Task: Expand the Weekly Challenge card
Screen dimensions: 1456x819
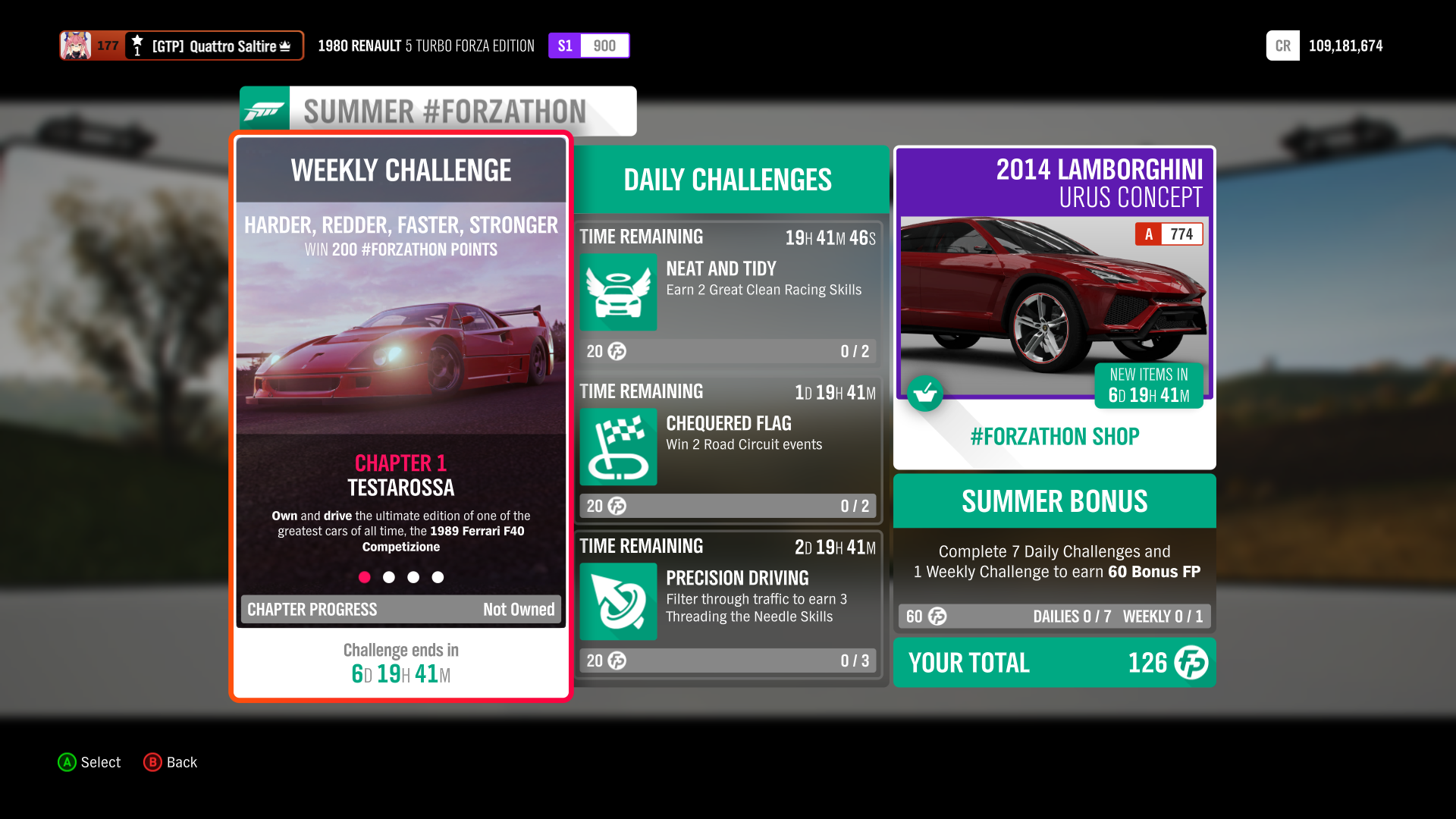Action: coord(400,171)
